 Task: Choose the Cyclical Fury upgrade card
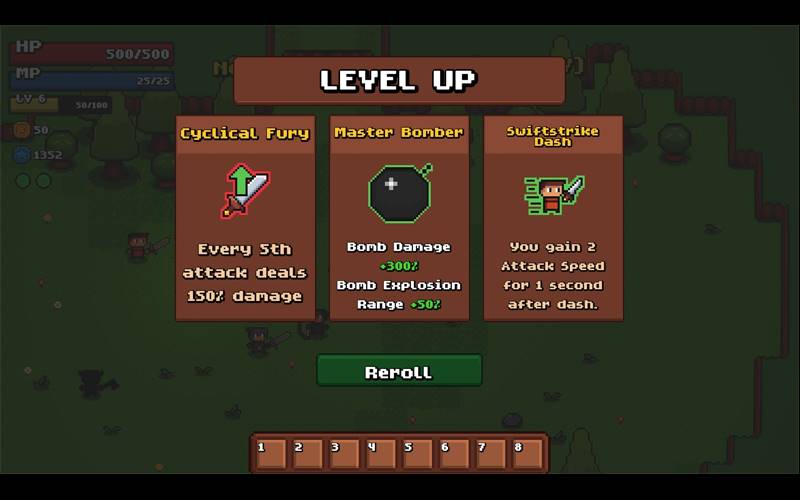[245, 218]
